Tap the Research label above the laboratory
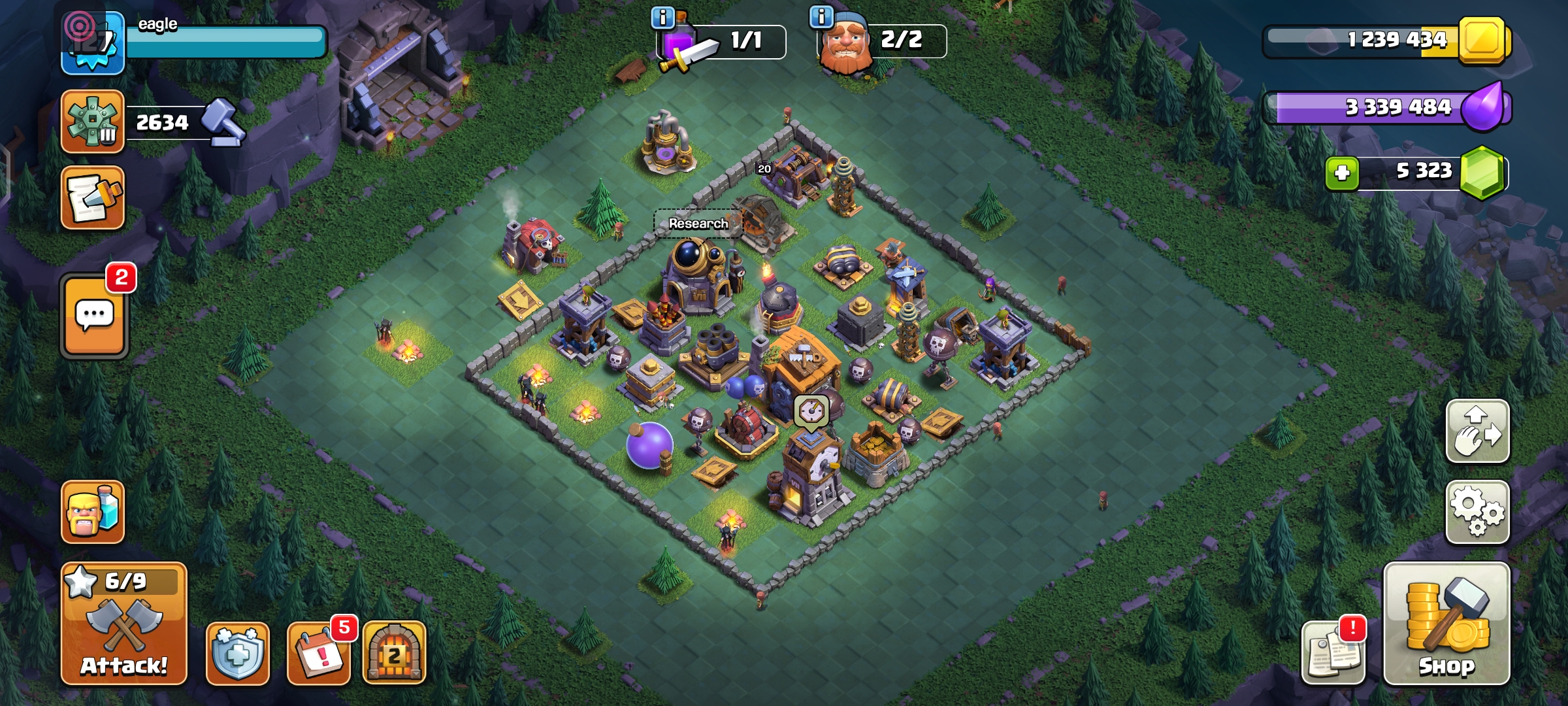The image size is (1568, 706). 698,224
